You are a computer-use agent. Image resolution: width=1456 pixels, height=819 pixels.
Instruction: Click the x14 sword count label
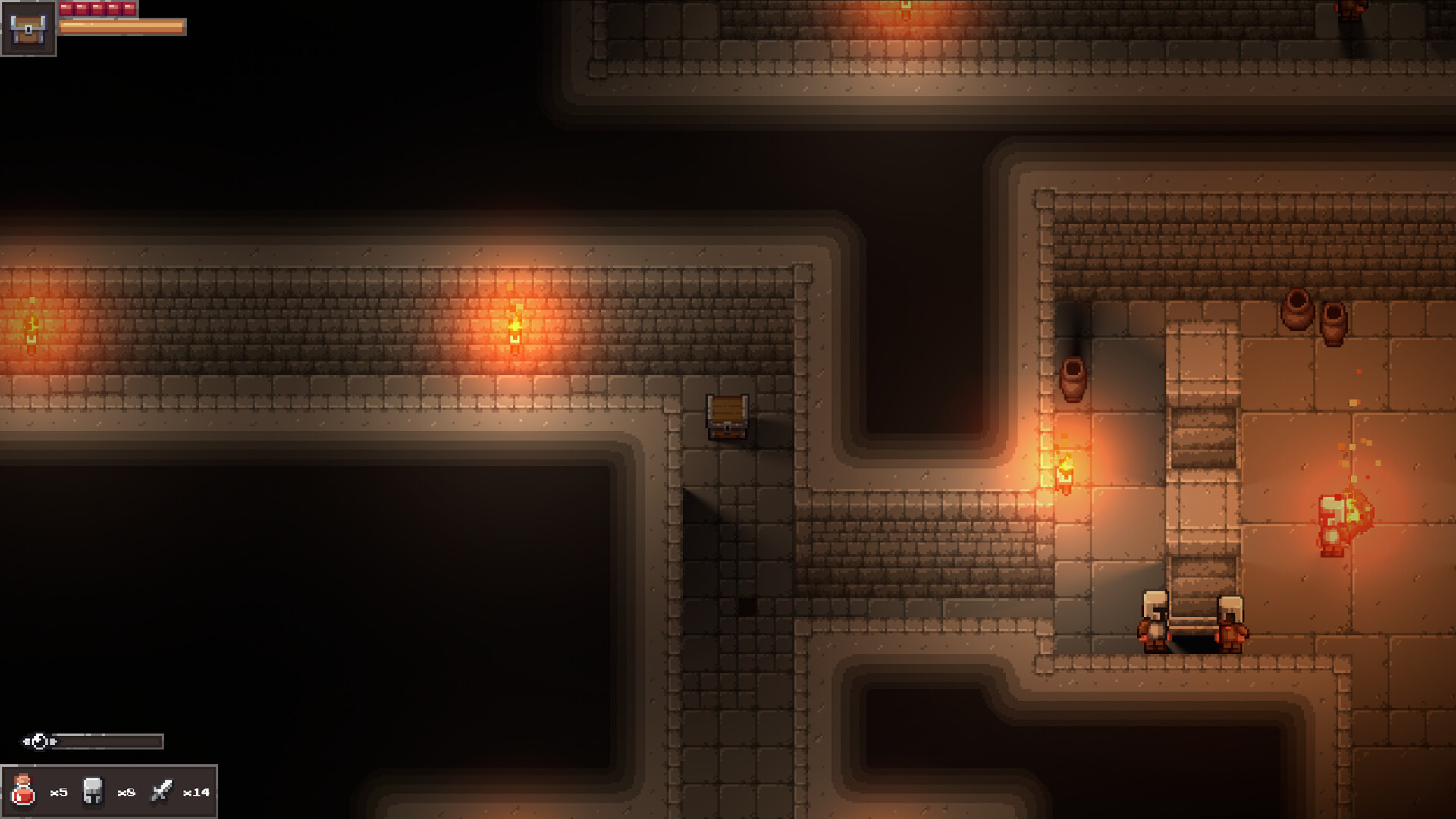(x=196, y=793)
